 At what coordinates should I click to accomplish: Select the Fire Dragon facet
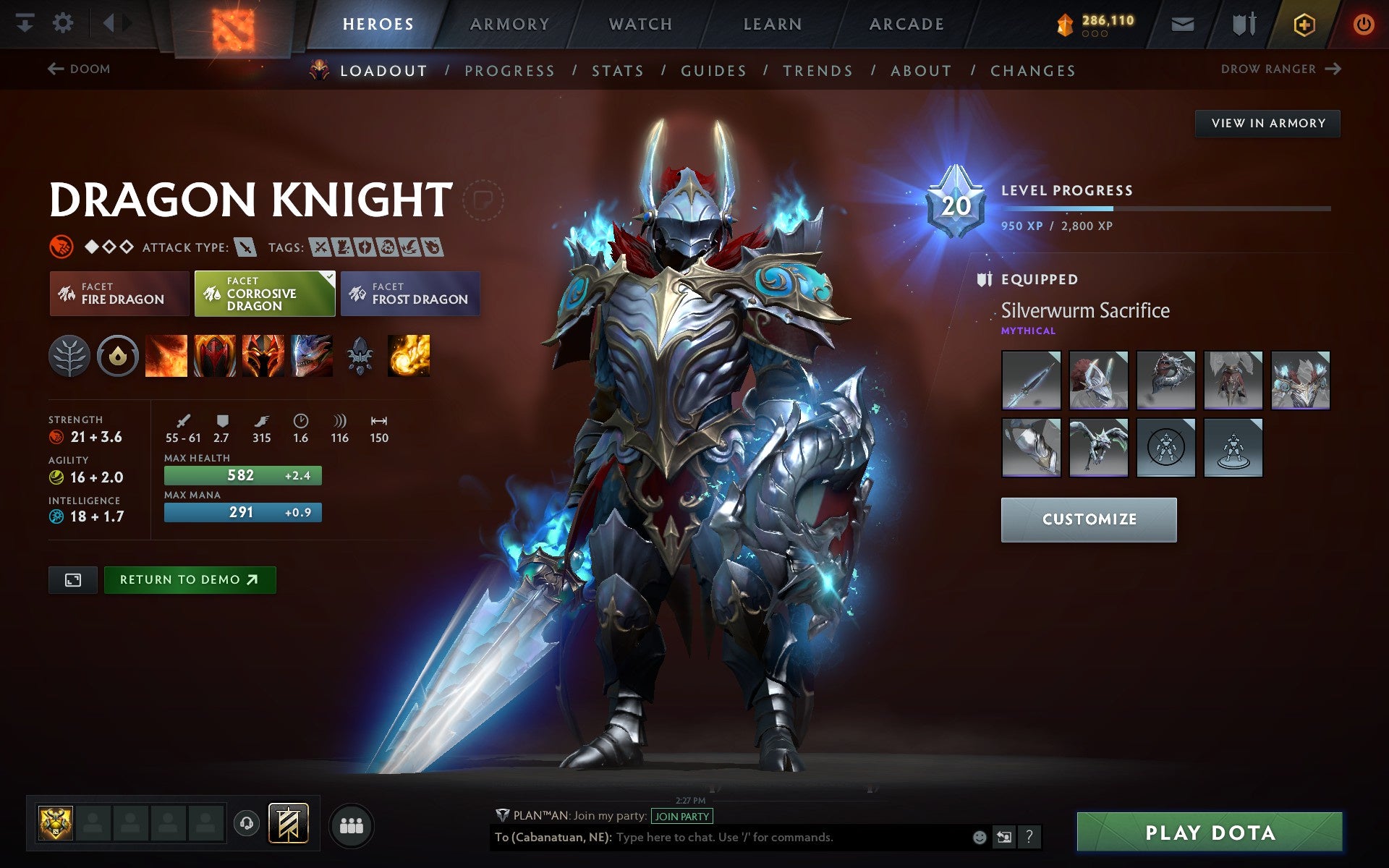[x=118, y=293]
